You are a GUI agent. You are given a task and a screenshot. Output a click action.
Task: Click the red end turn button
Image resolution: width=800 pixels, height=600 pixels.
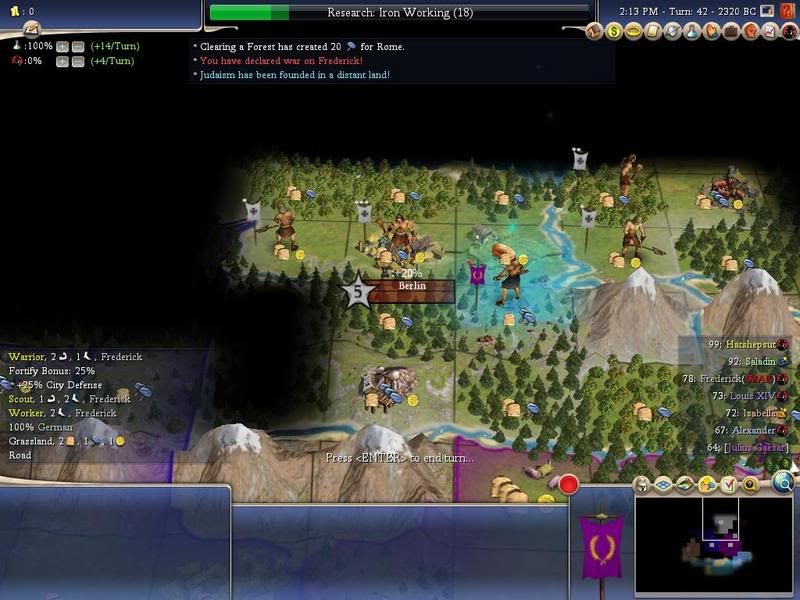569,485
